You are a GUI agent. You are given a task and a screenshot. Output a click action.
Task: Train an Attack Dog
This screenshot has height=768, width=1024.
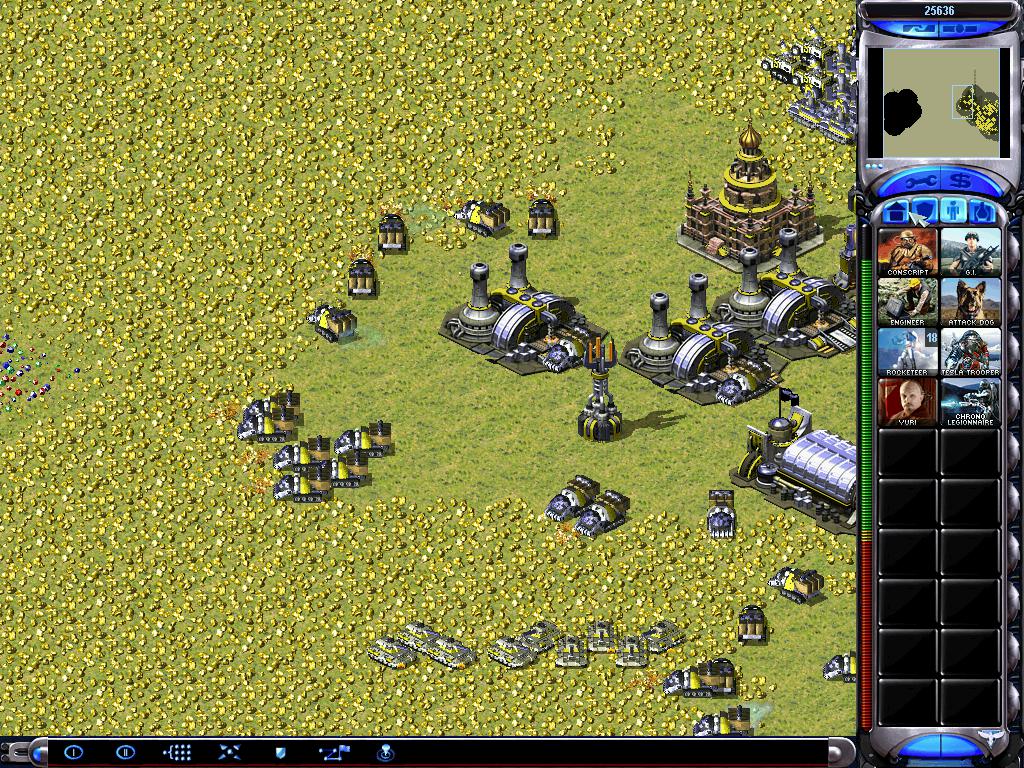pos(970,302)
